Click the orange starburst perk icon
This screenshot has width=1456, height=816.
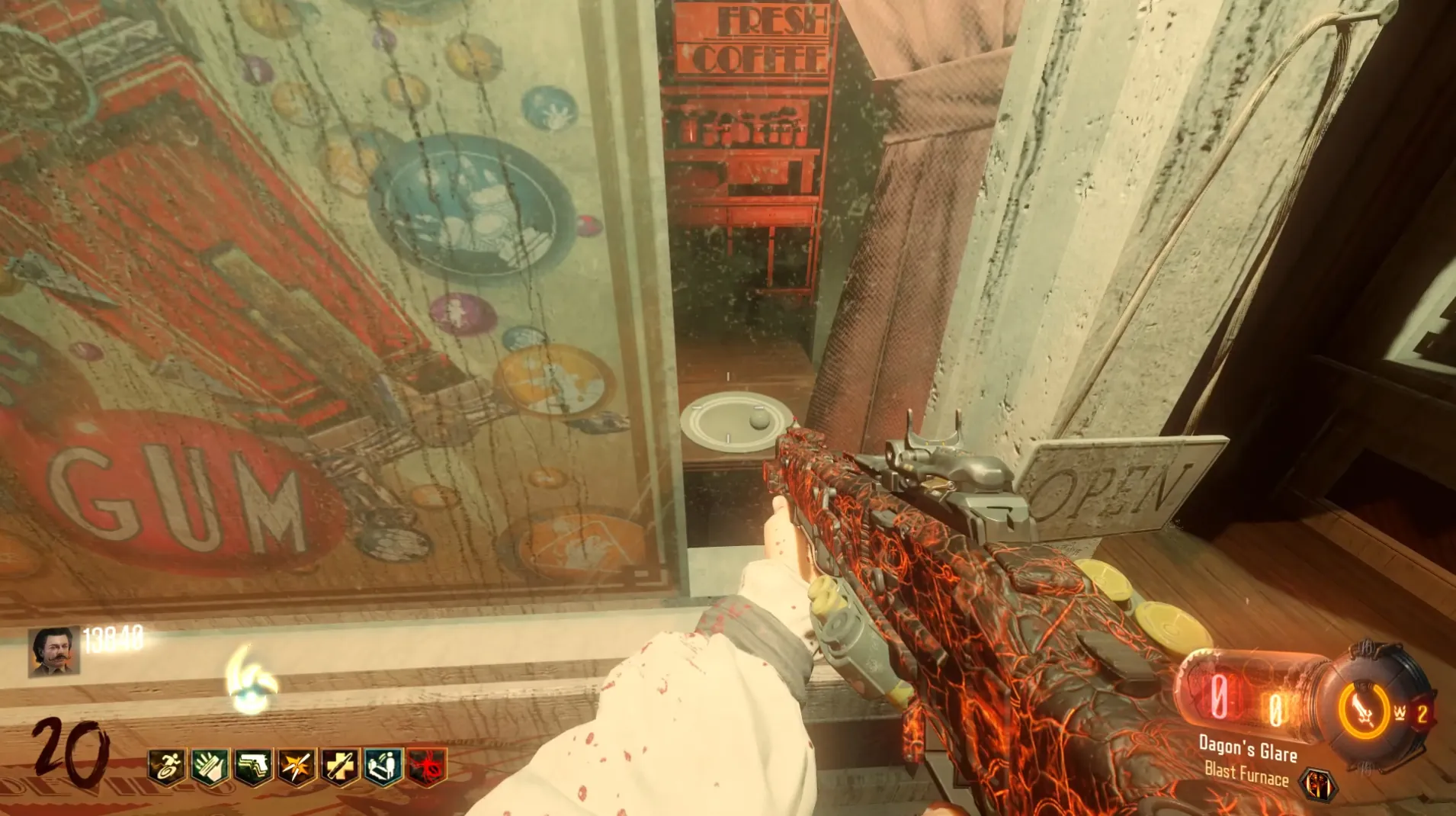297,766
